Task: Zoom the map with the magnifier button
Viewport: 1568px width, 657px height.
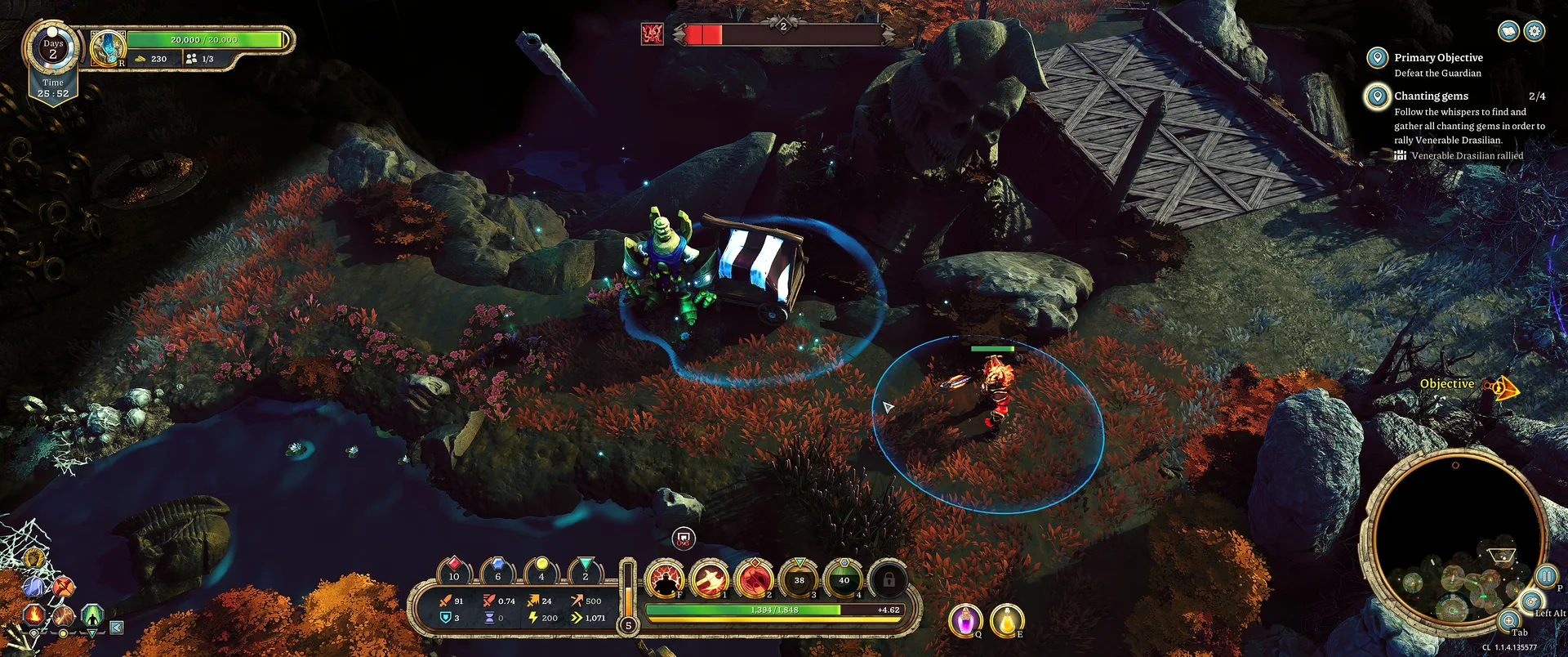Action: click(x=1509, y=621)
